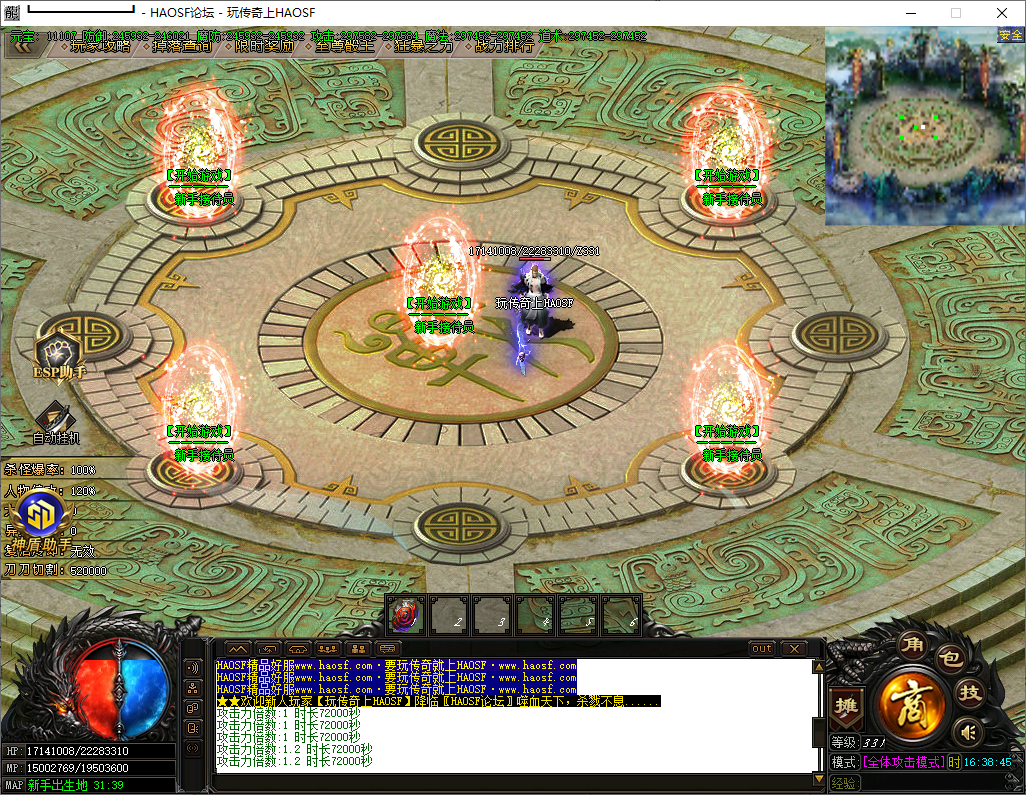Open the 限时奖励 timed rewards menu
This screenshot has width=1026, height=795.
click(x=264, y=46)
